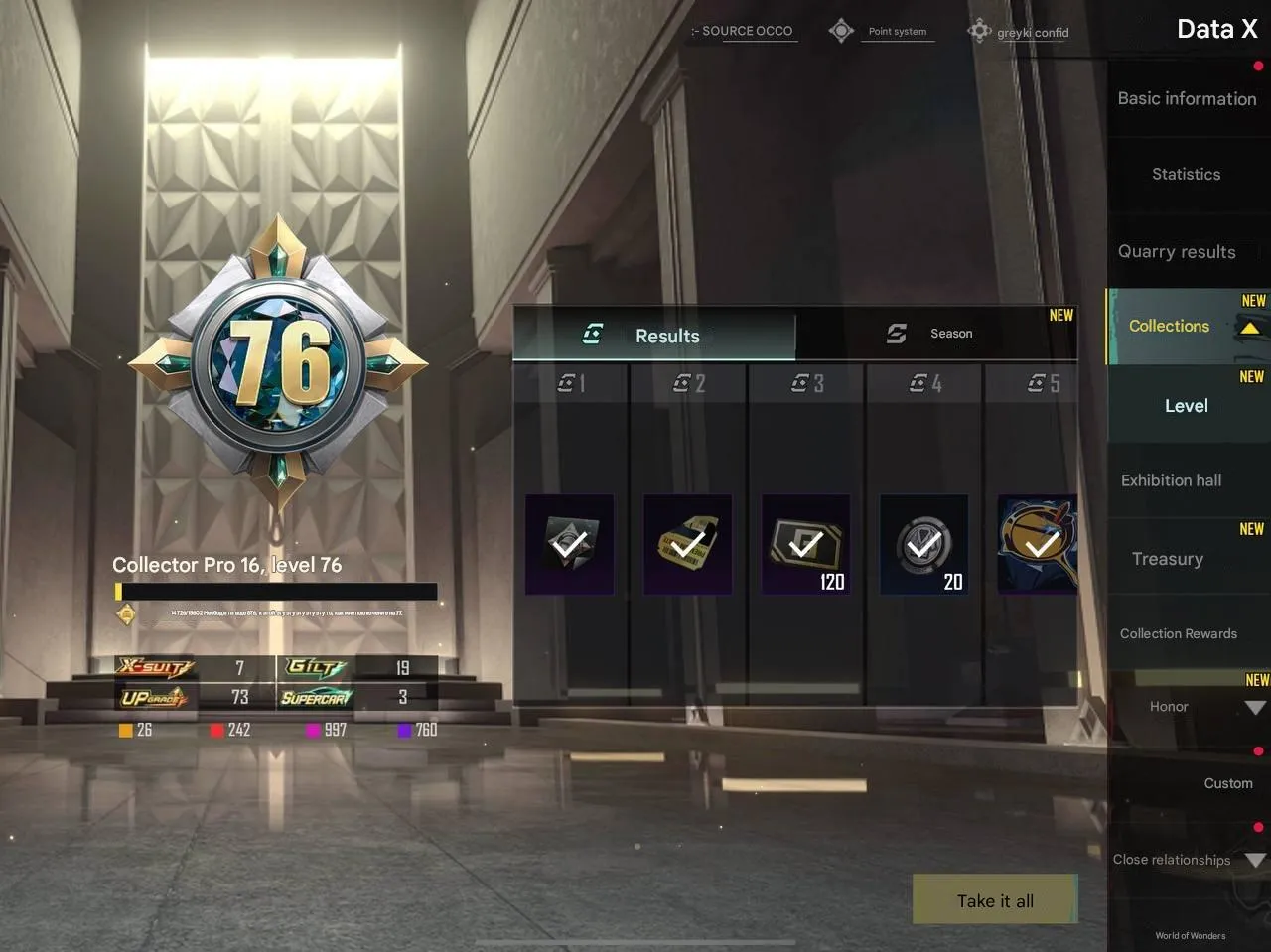Toggle the checkmark on the 20 coin reward
The width and height of the screenshot is (1271, 952).
[x=923, y=544]
